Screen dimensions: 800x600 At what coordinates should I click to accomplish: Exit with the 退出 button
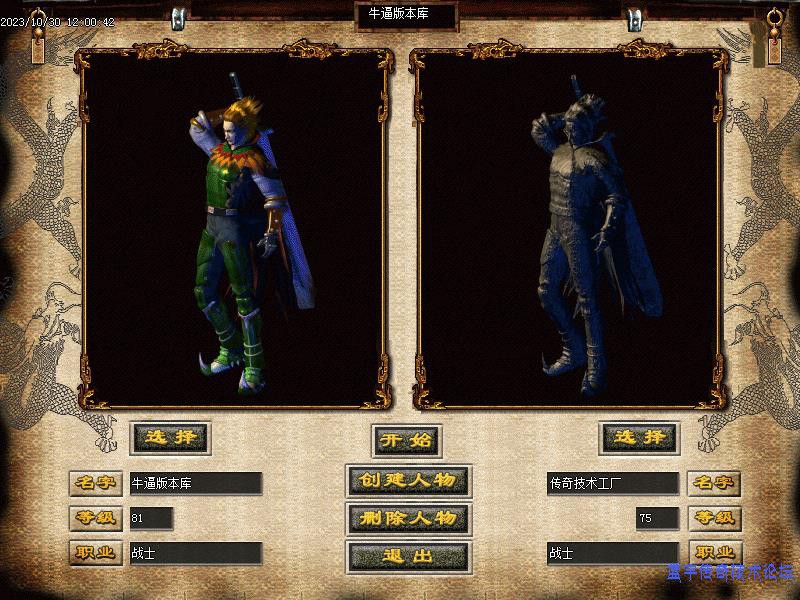(x=407, y=556)
